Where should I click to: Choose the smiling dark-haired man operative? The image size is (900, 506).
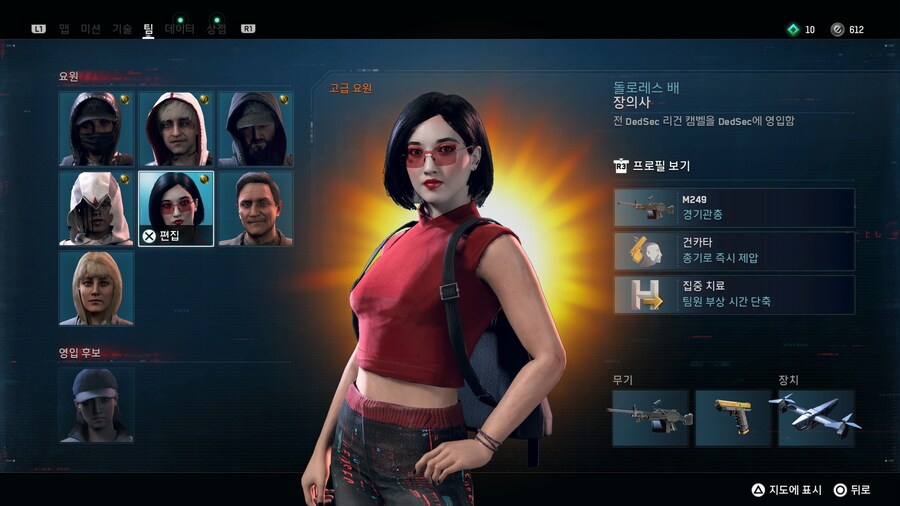pos(255,208)
